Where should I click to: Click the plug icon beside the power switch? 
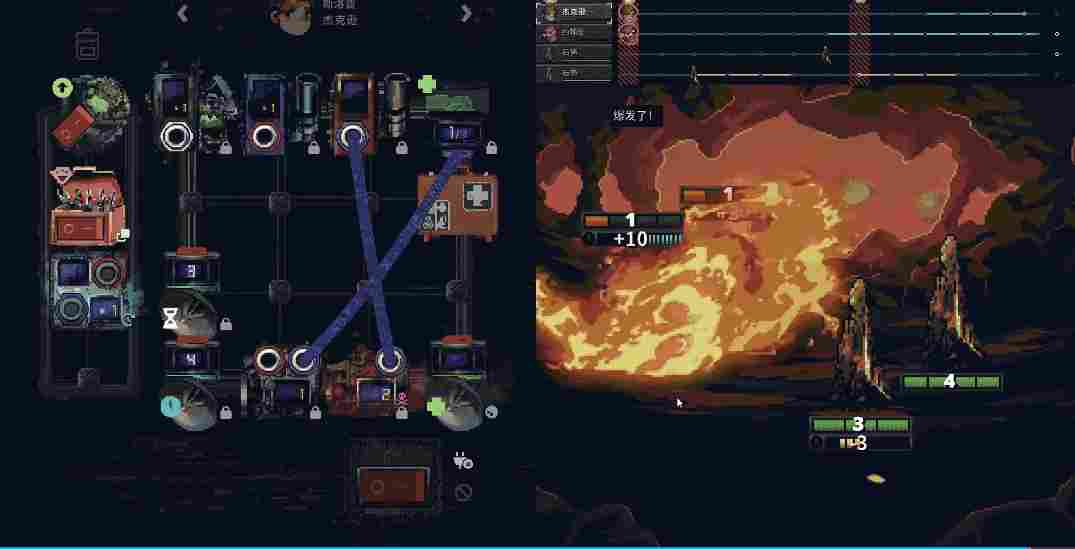462,461
